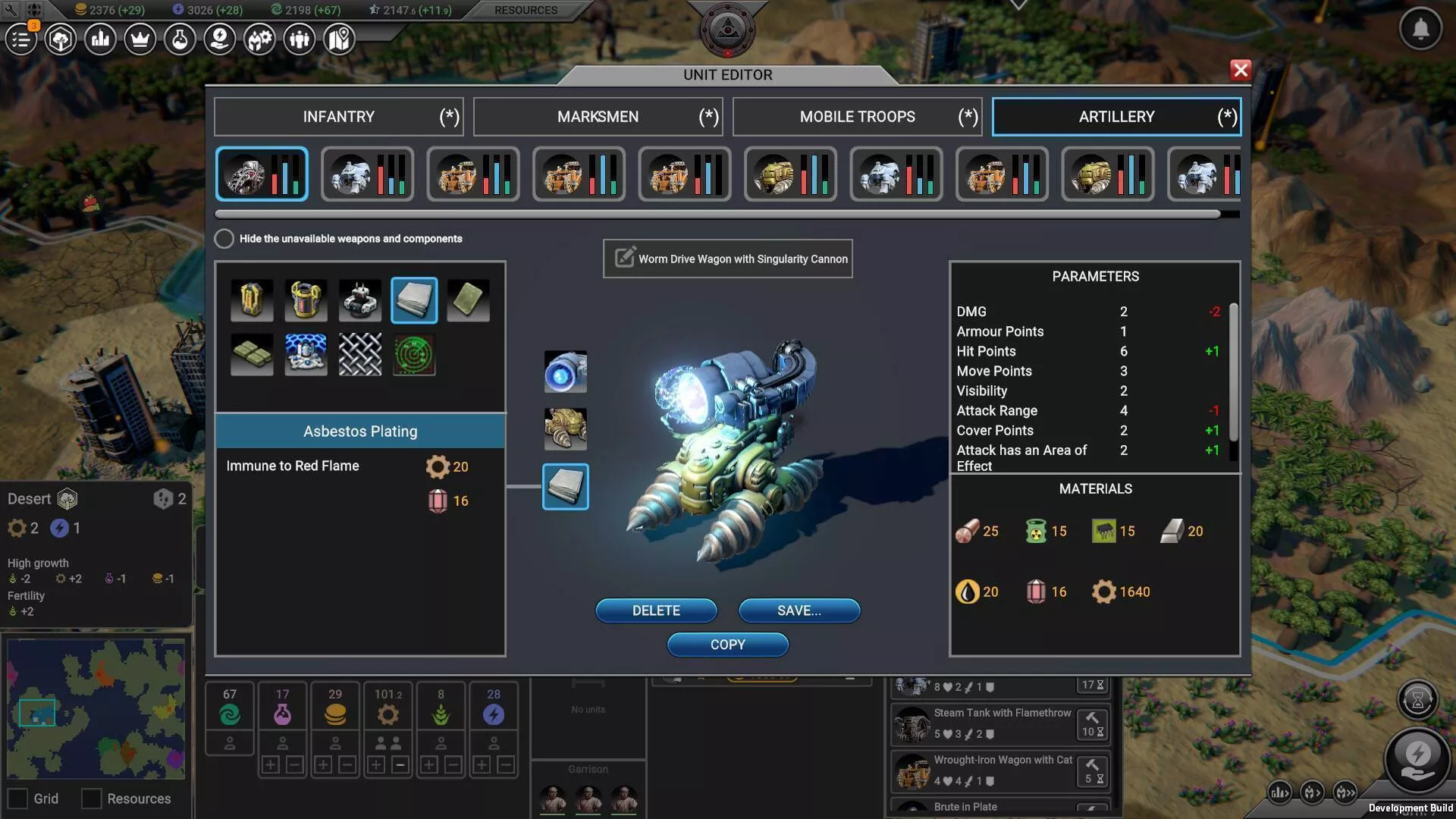Save the unit design
The height and width of the screenshot is (819, 1456).
tap(799, 610)
